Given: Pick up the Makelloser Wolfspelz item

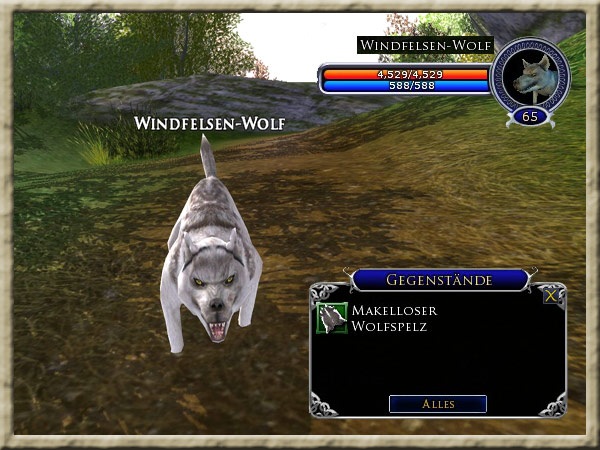Looking at the screenshot, I should tap(332, 318).
